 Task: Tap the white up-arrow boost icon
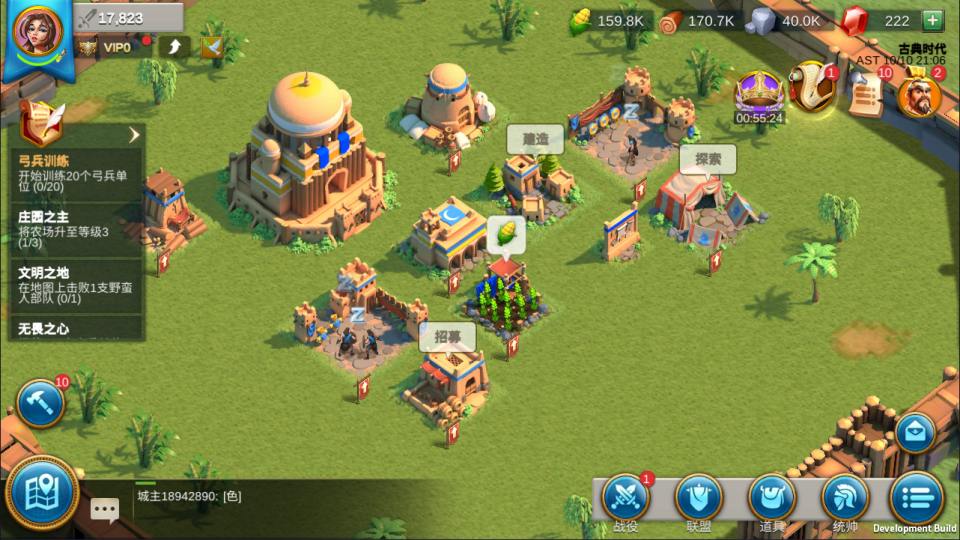(174, 46)
